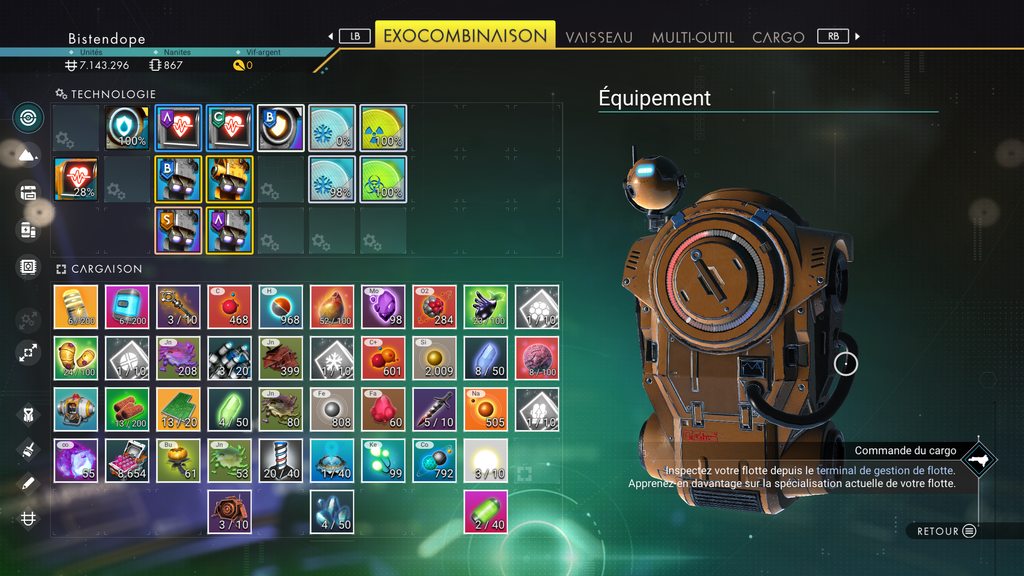Select the life support module at 28%
1024x576 pixels.
[x=76, y=180]
